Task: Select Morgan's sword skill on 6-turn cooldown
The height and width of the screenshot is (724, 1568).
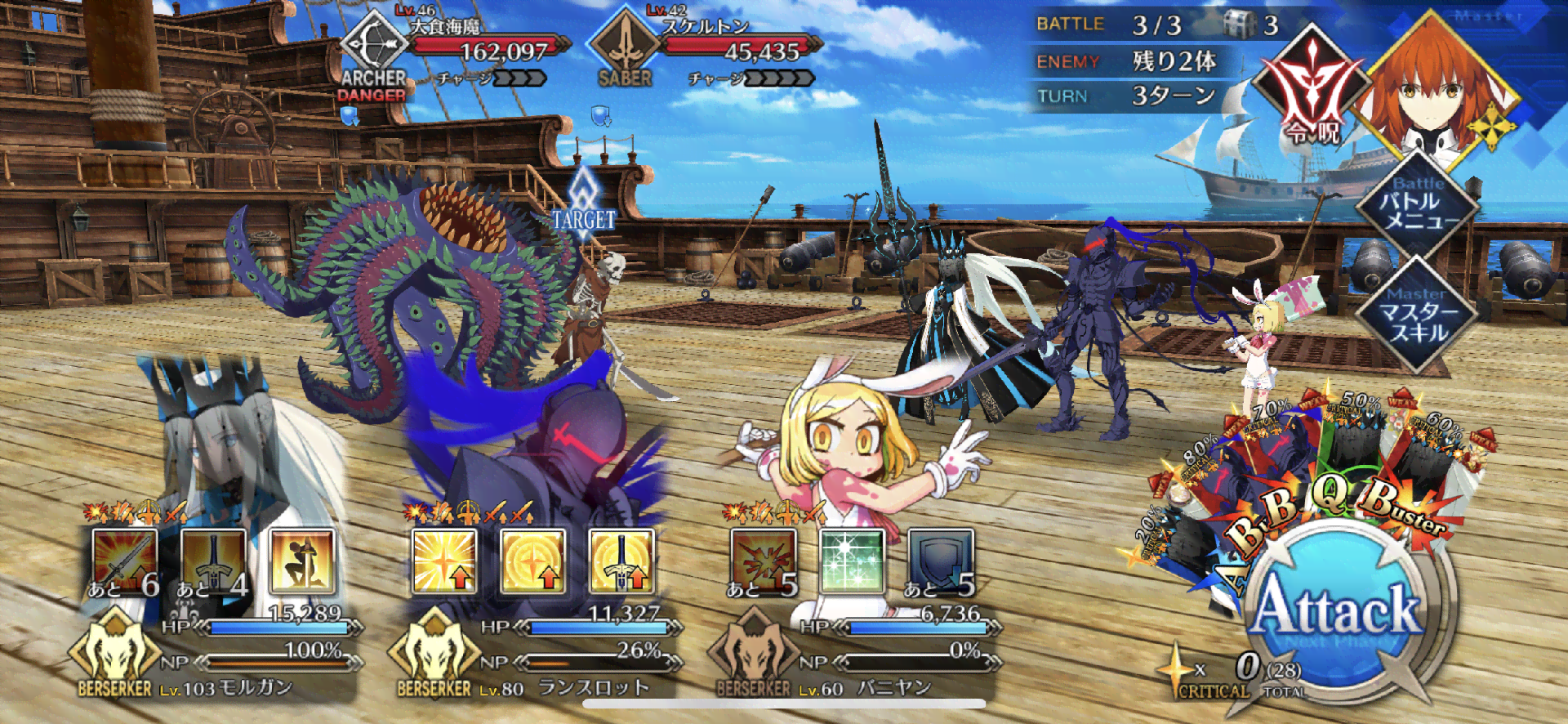Action: (x=124, y=561)
